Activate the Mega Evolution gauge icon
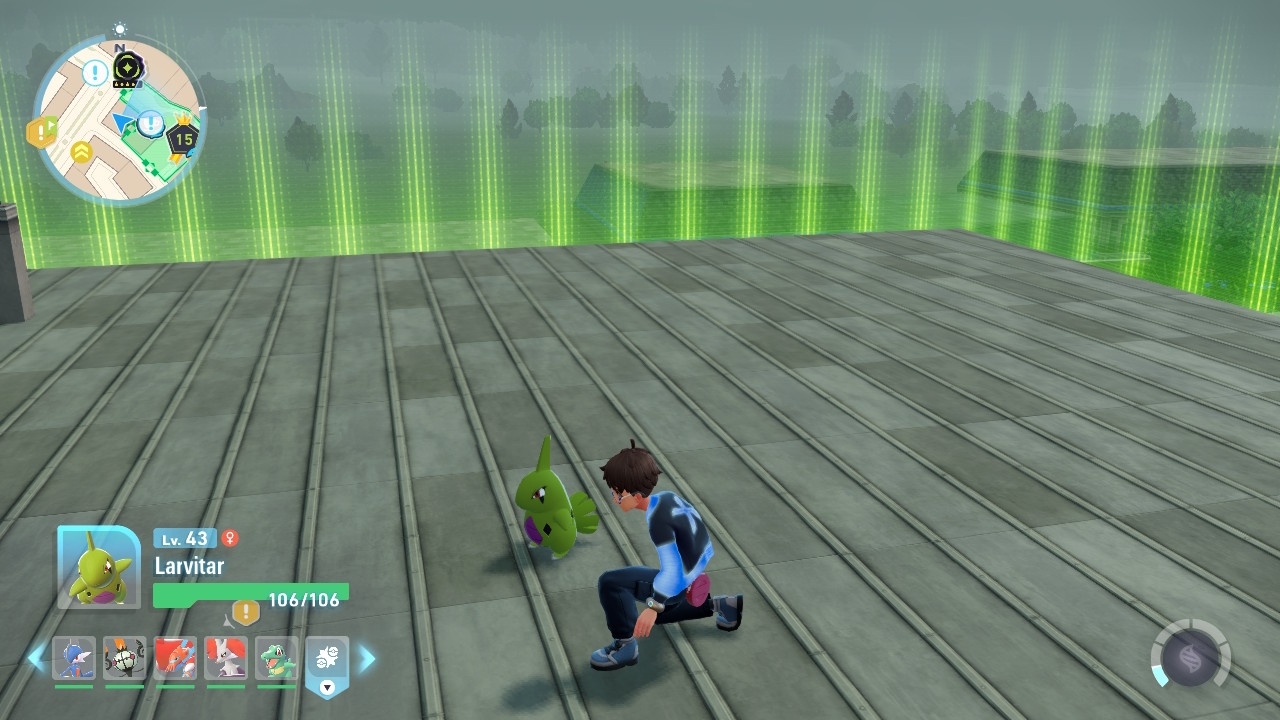This screenshot has width=1280, height=720. 1190,658
